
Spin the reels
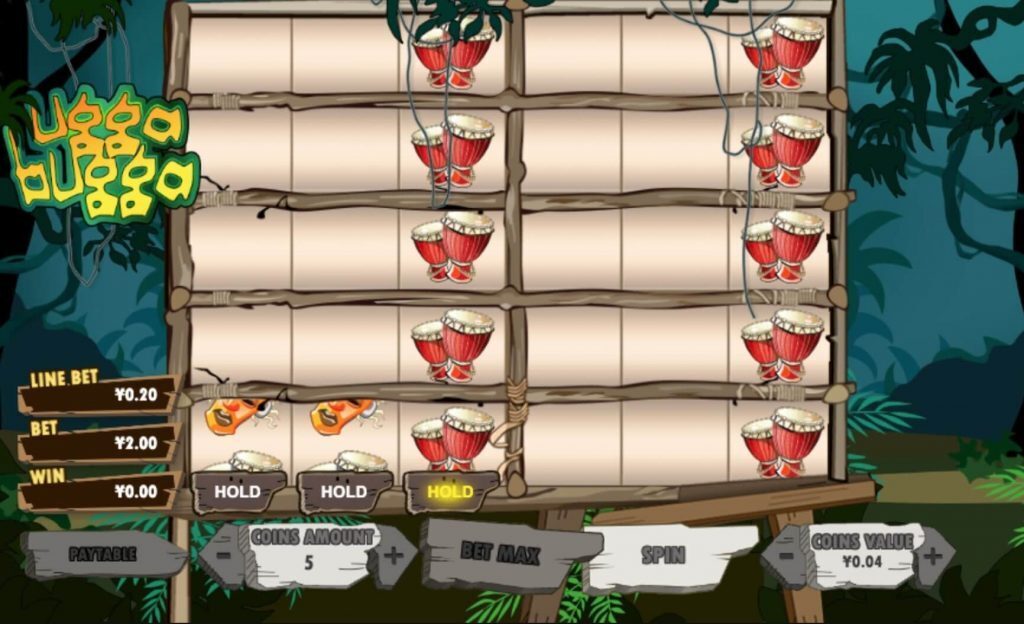663,555
